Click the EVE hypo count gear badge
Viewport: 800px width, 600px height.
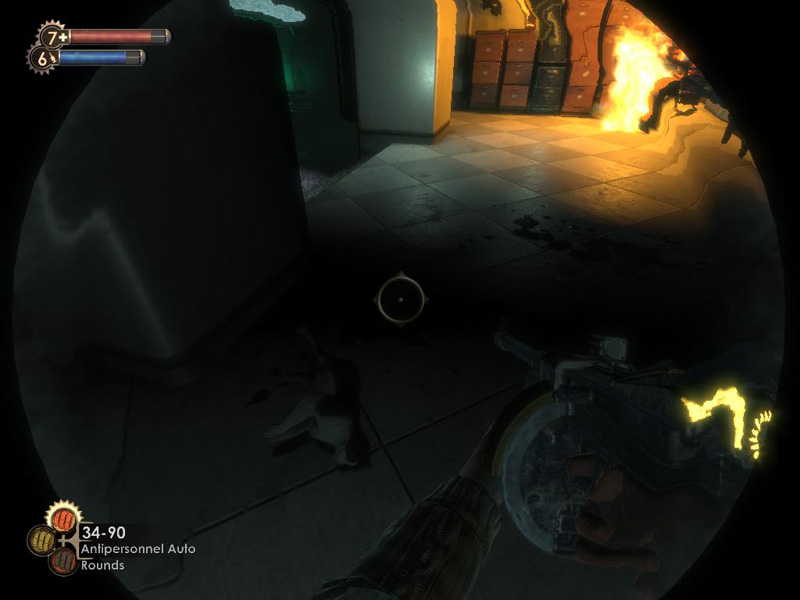point(42,59)
